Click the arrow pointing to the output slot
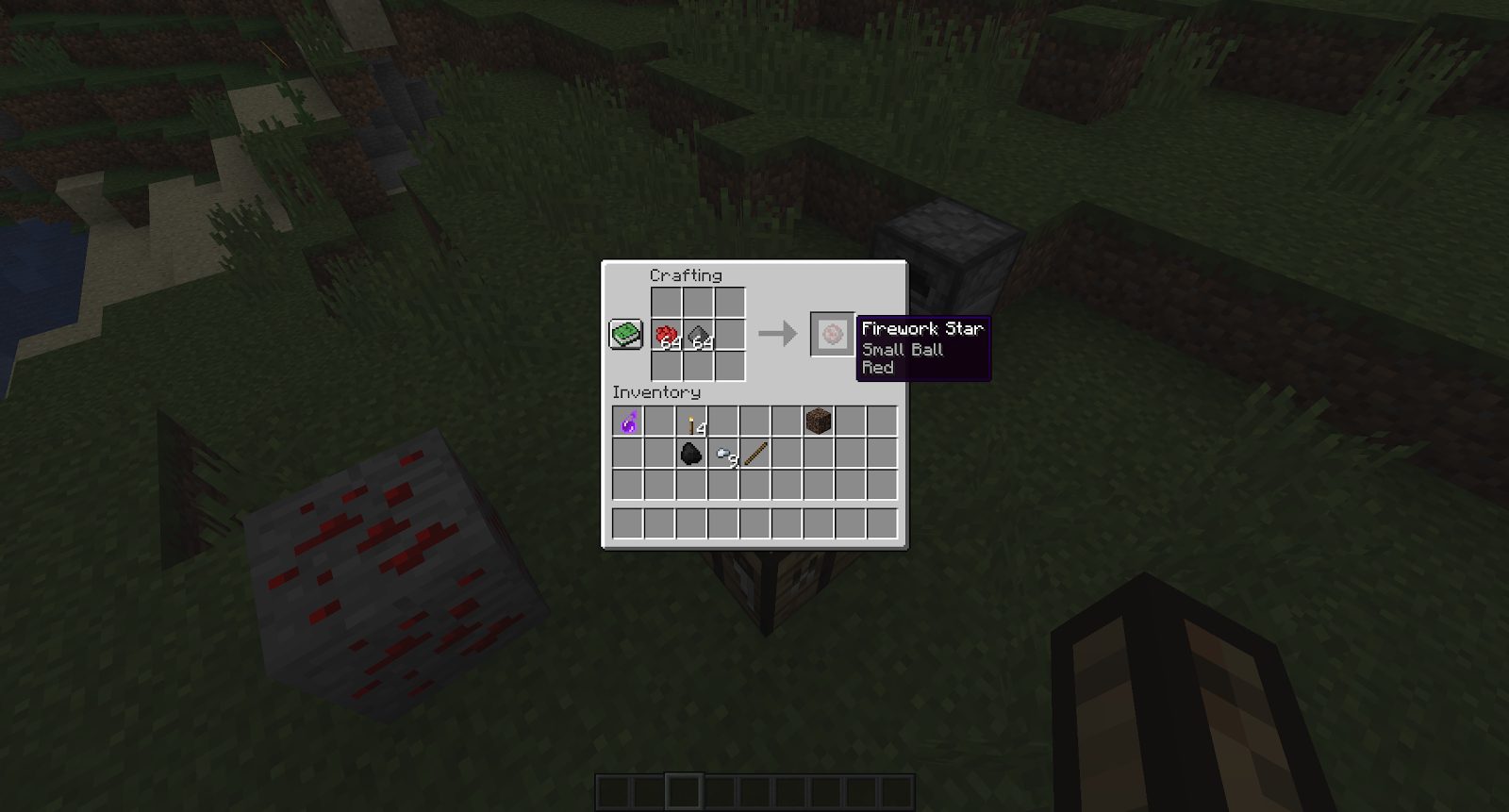This screenshot has height=812, width=1509. click(x=775, y=332)
